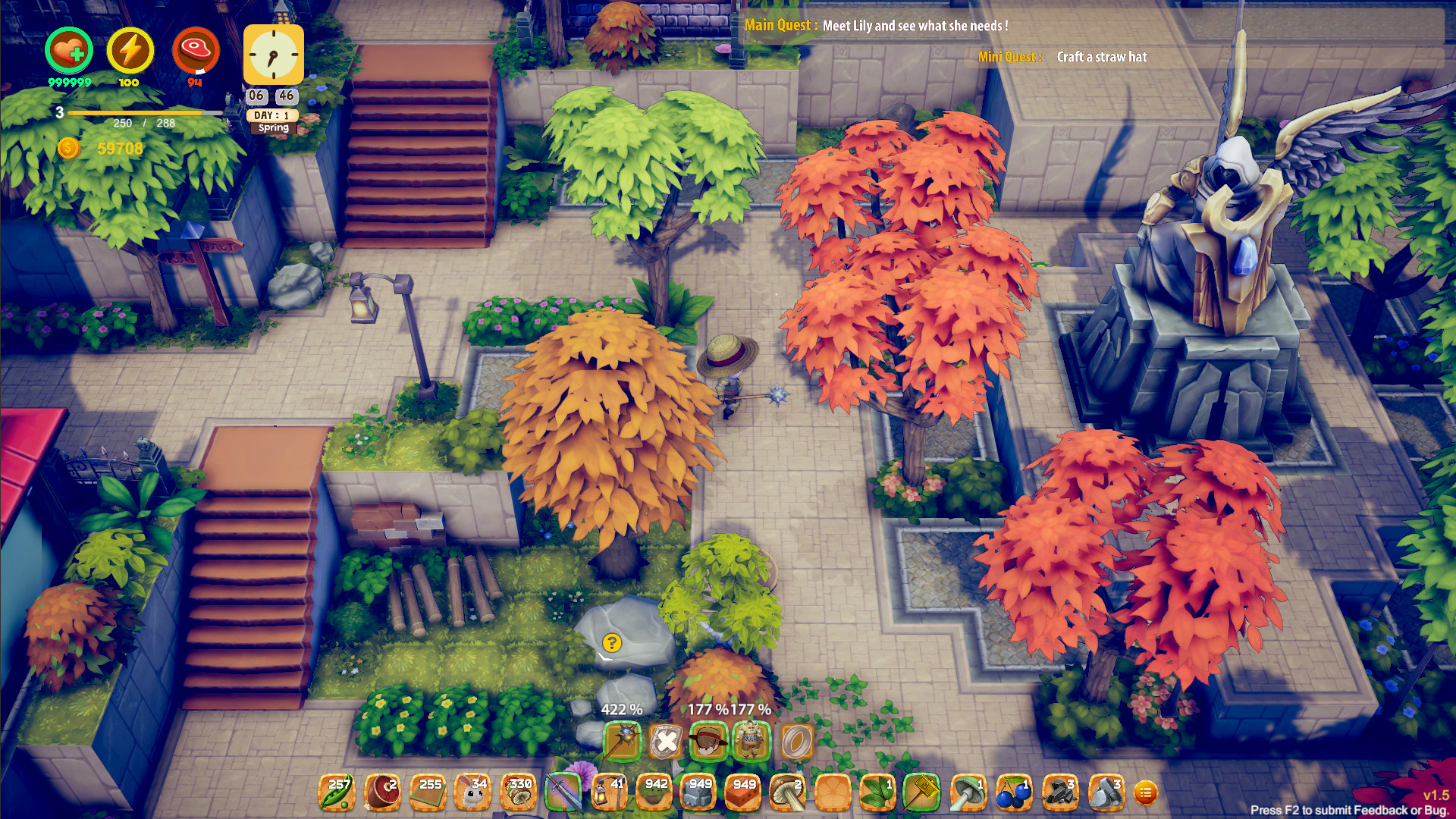Select the sword in the hotbar

560,791
